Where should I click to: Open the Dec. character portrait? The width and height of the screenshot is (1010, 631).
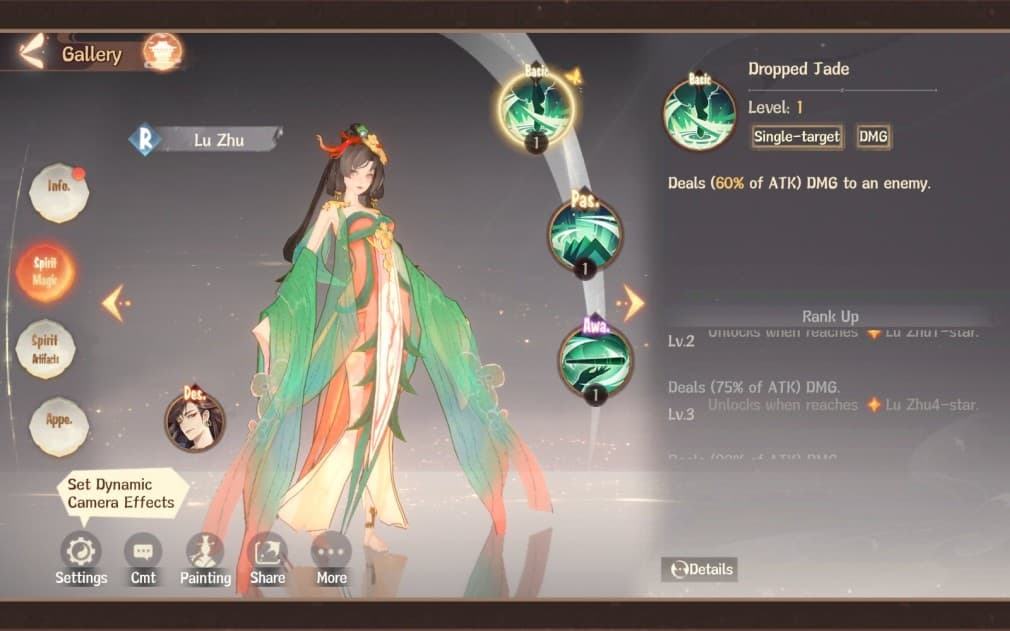tap(195, 420)
